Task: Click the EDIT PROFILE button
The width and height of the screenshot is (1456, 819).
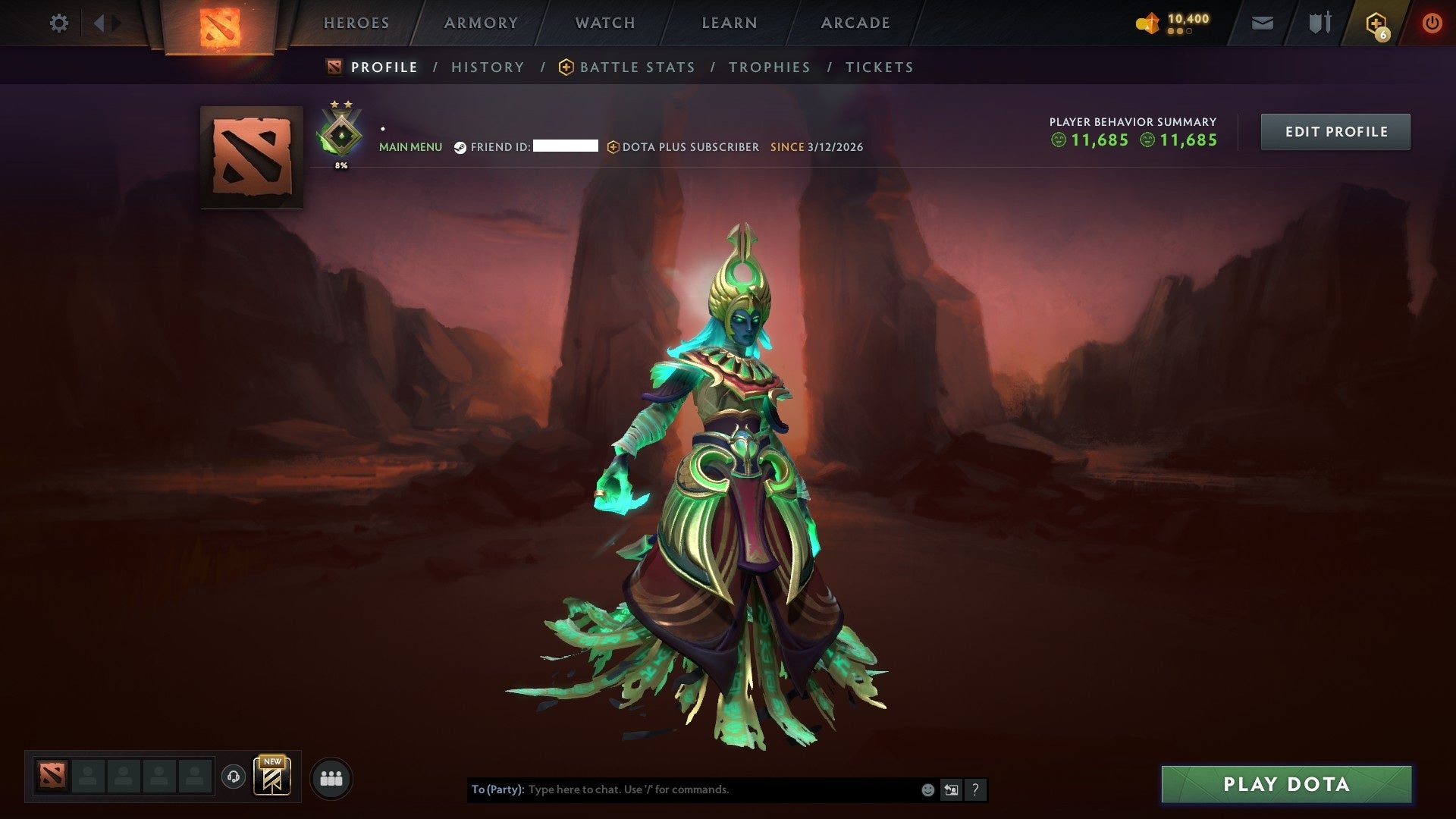Action: click(x=1335, y=131)
